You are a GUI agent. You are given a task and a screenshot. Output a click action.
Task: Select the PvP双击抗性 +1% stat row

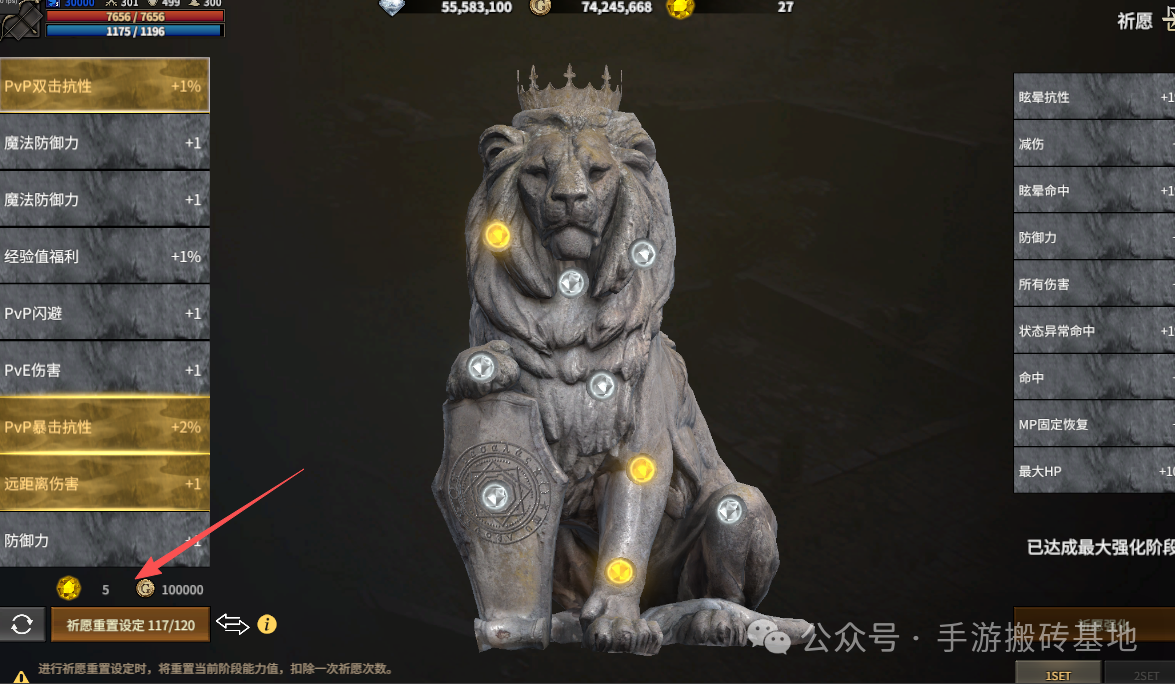104,86
